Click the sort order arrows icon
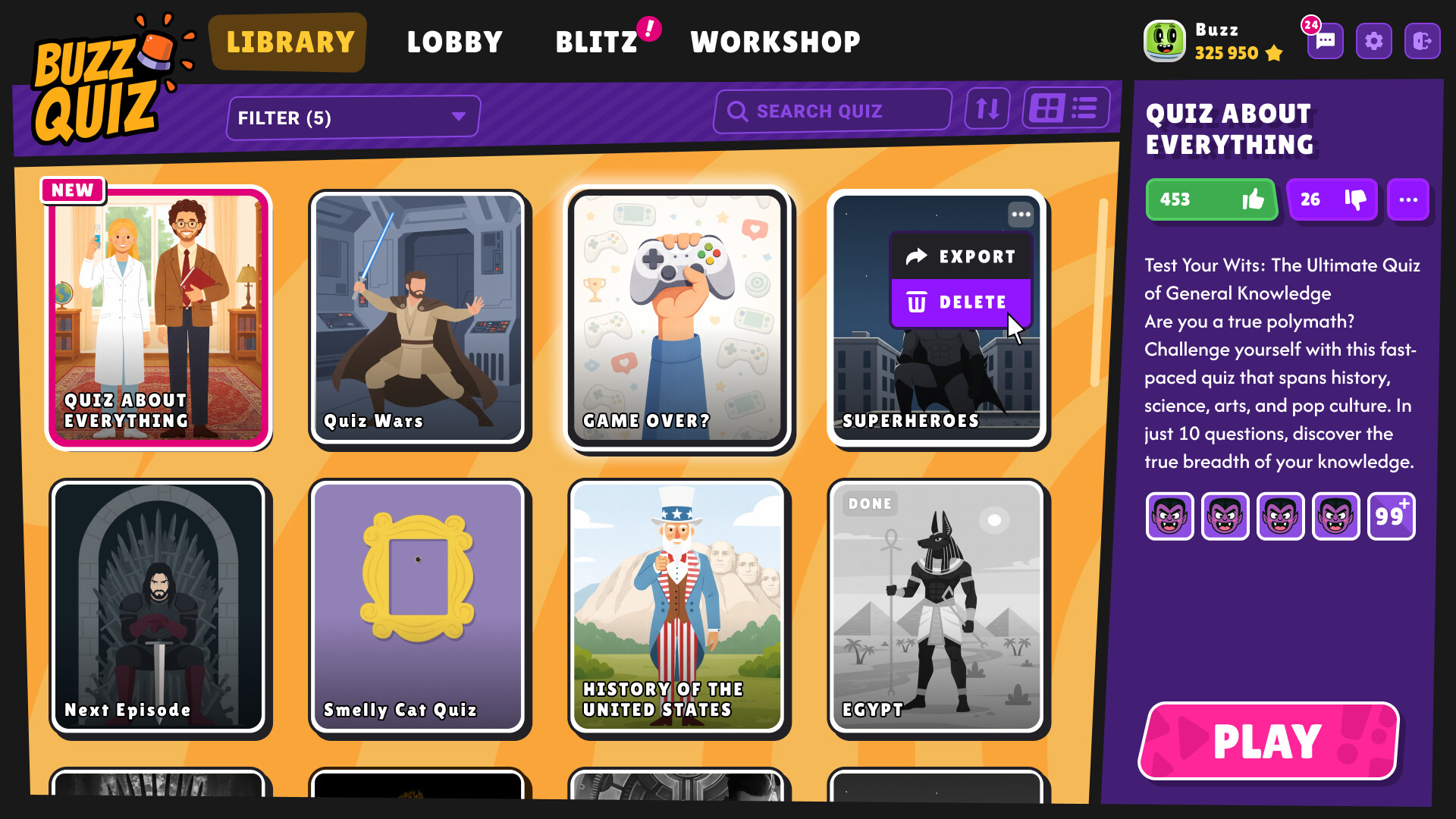The height and width of the screenshot is (819, 1456). (x=987, y=109)
